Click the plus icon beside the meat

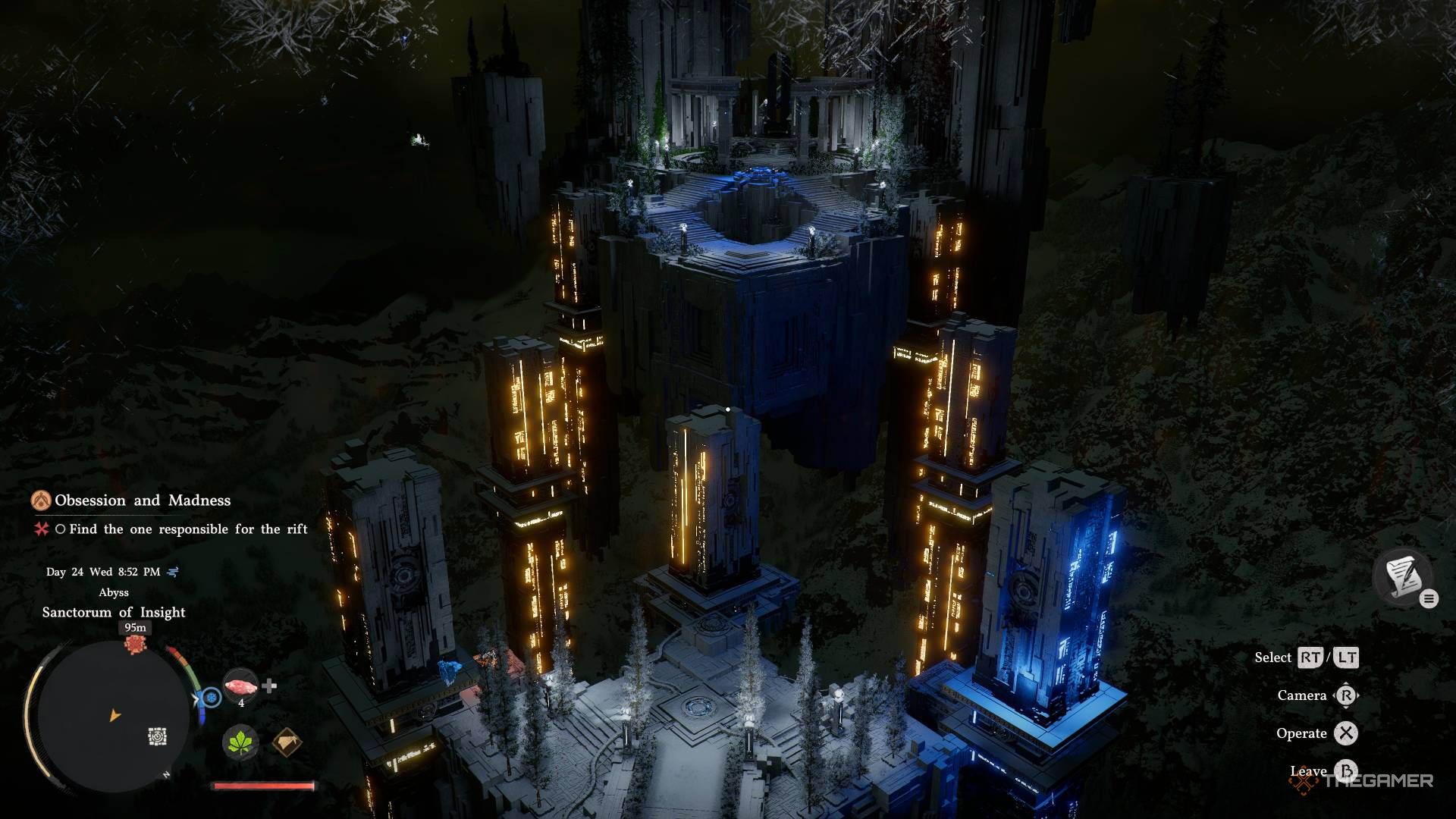point(269,686)
